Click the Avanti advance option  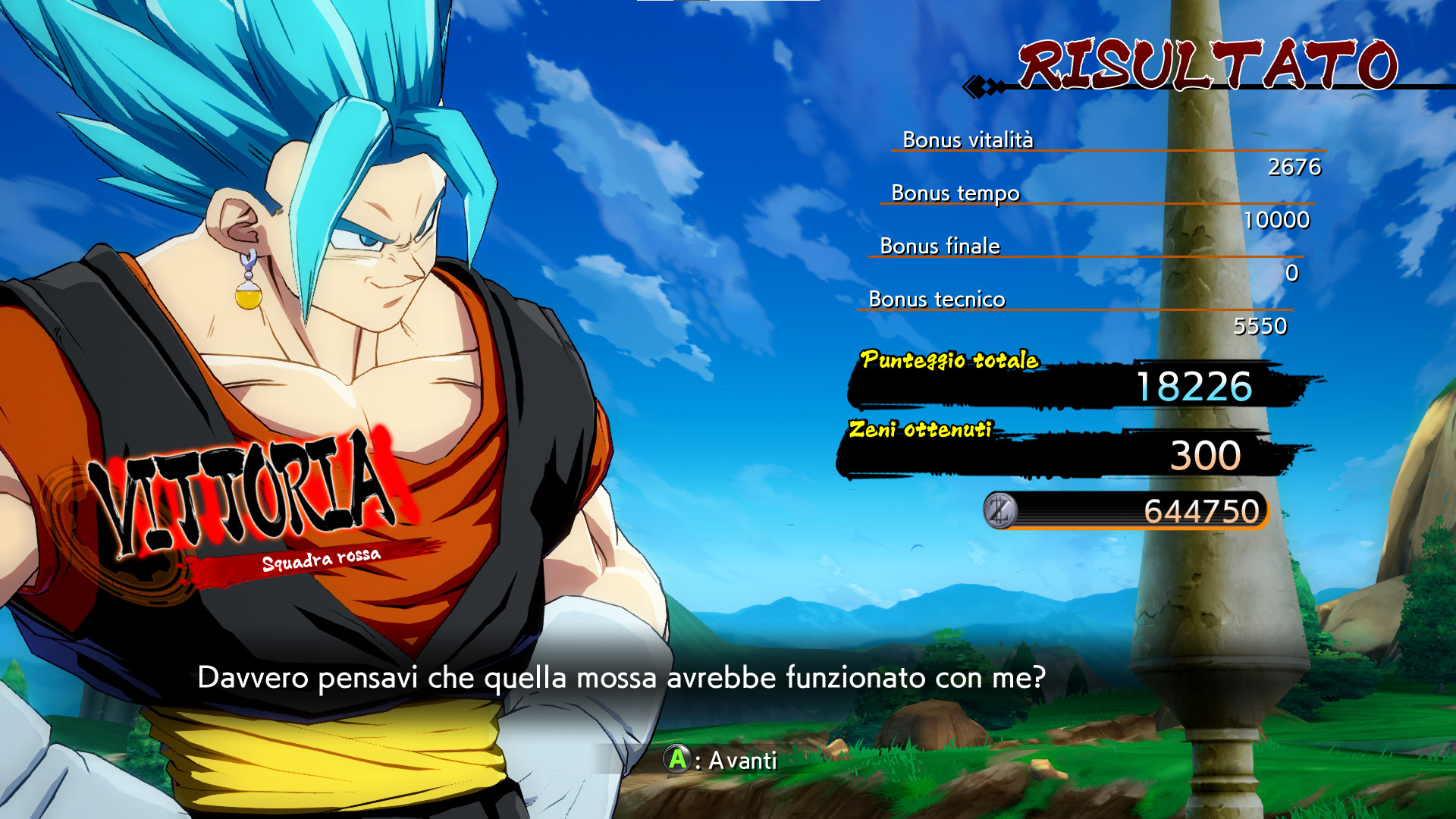(720, 760)
